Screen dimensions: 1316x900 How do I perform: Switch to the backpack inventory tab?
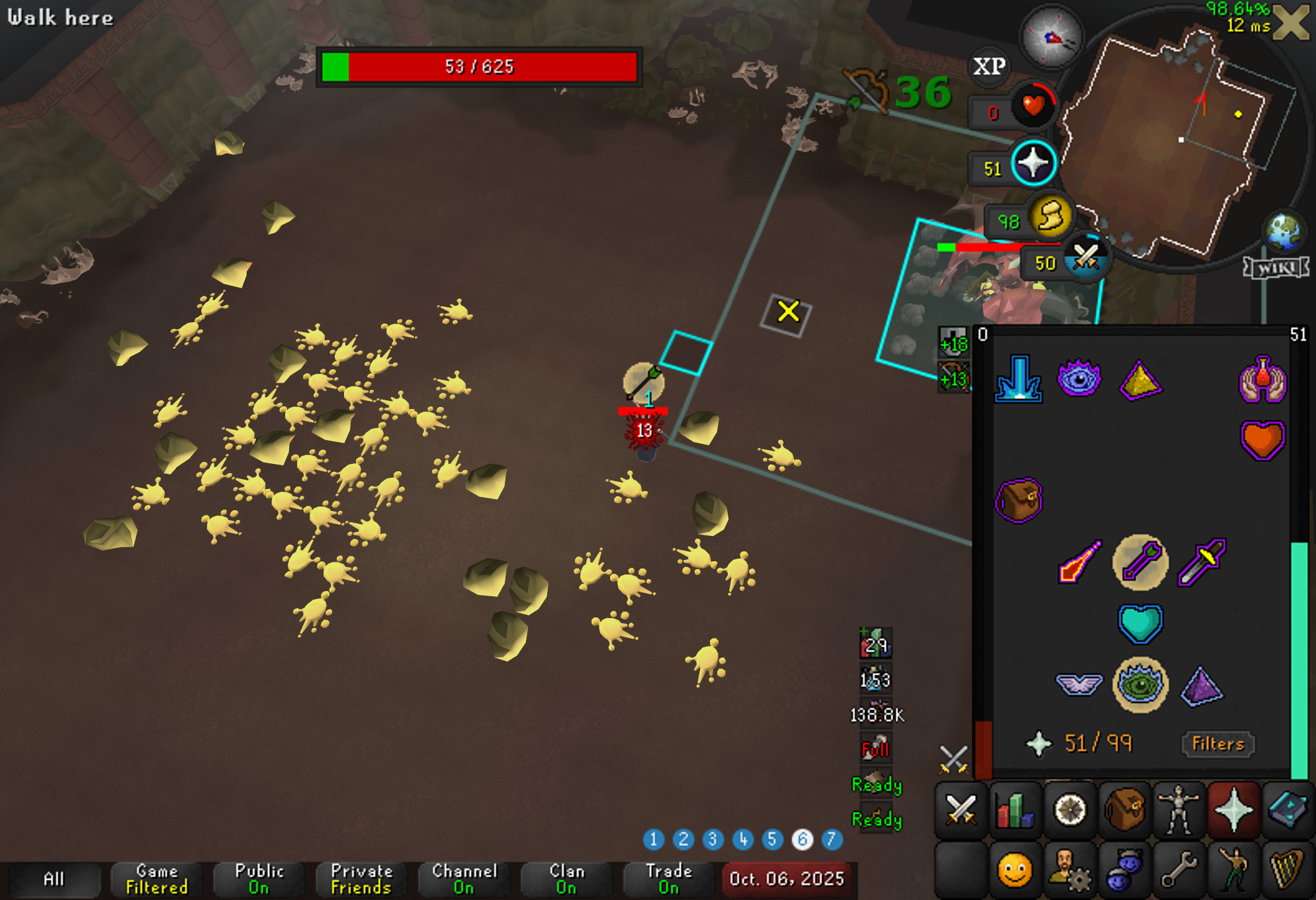point(1124,810)
